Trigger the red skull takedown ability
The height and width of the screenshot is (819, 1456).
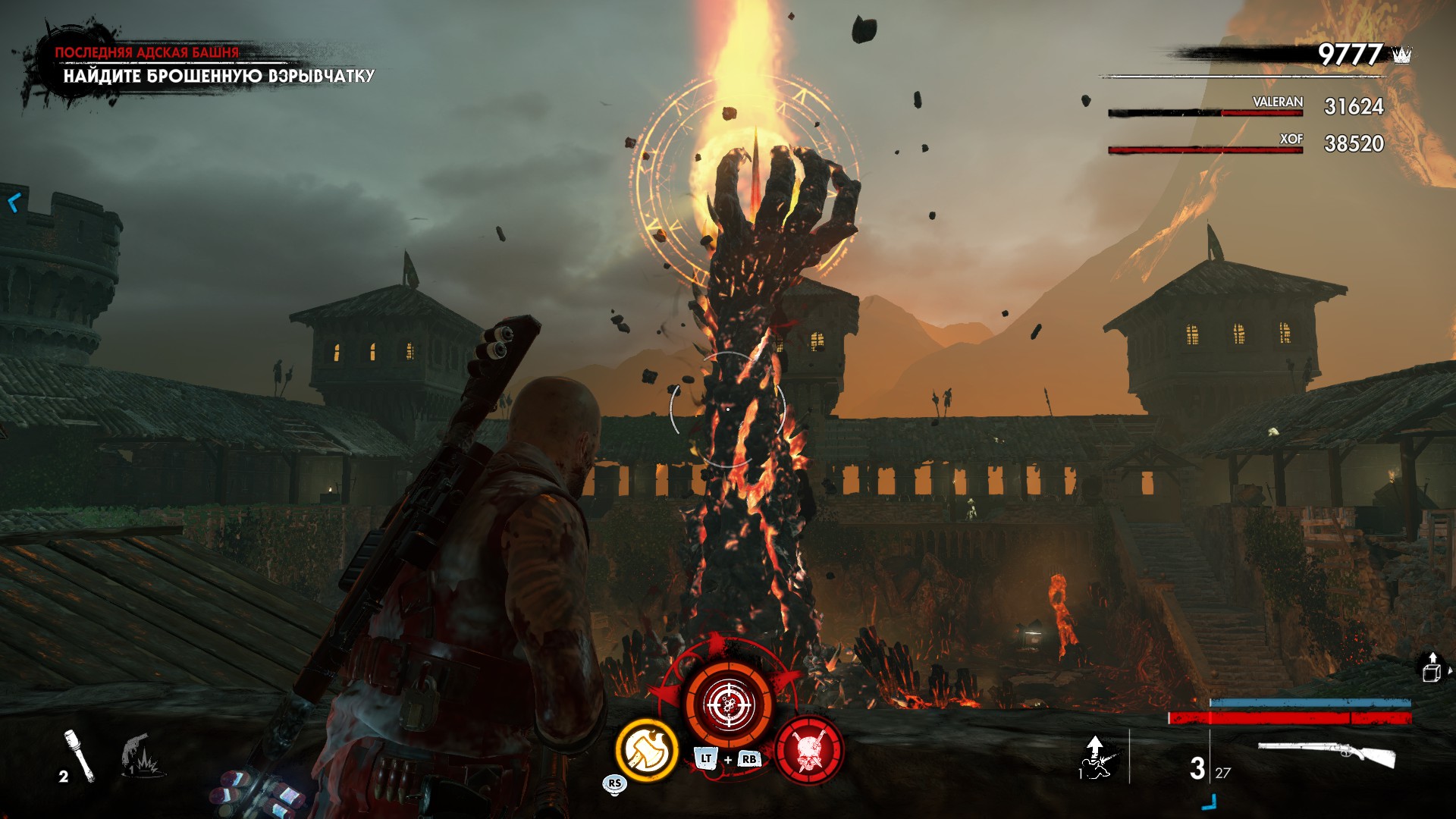(809, 750)
